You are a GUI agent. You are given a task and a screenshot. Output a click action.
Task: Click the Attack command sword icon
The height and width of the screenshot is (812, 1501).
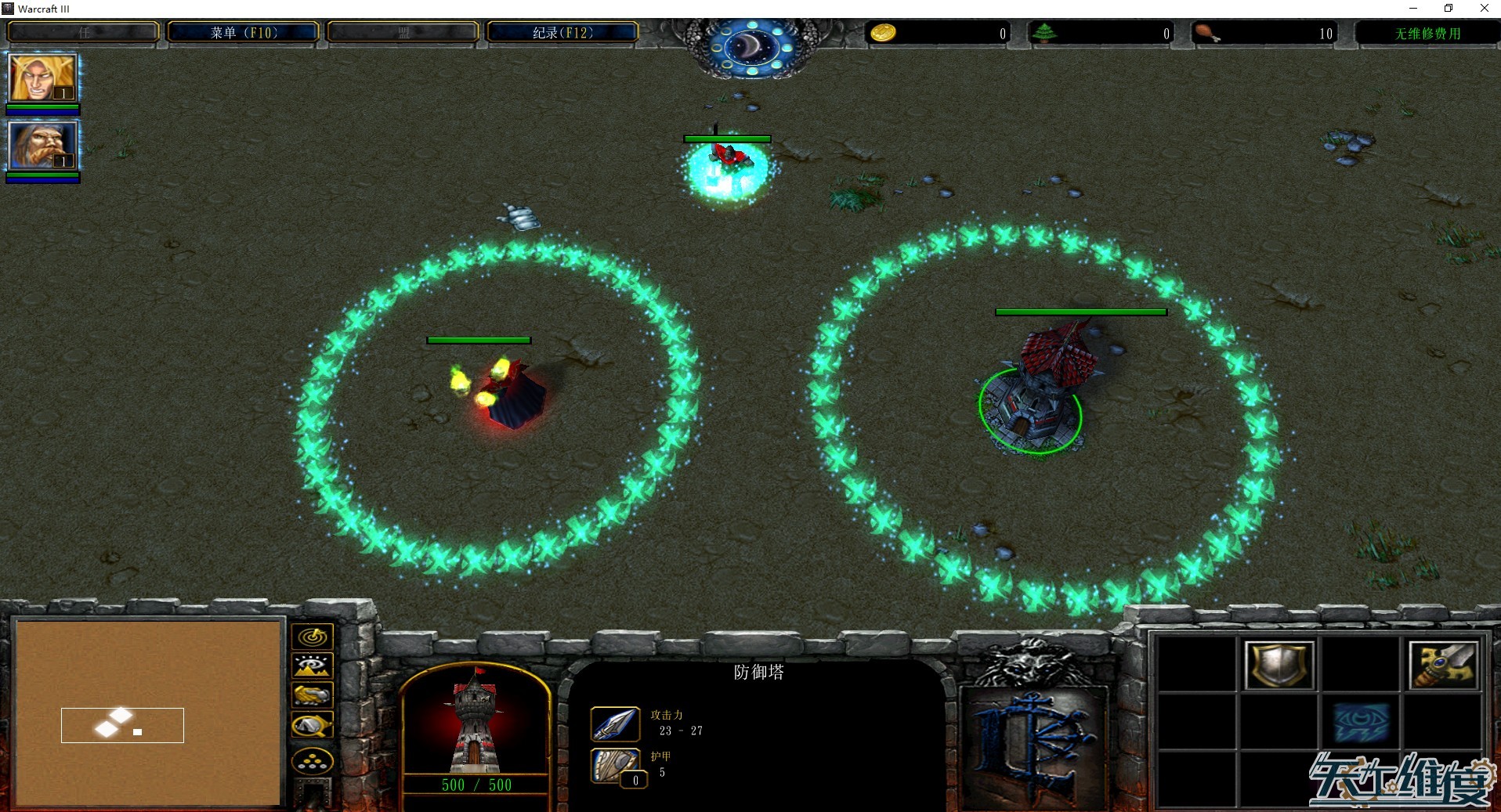tap(1443, 666)
